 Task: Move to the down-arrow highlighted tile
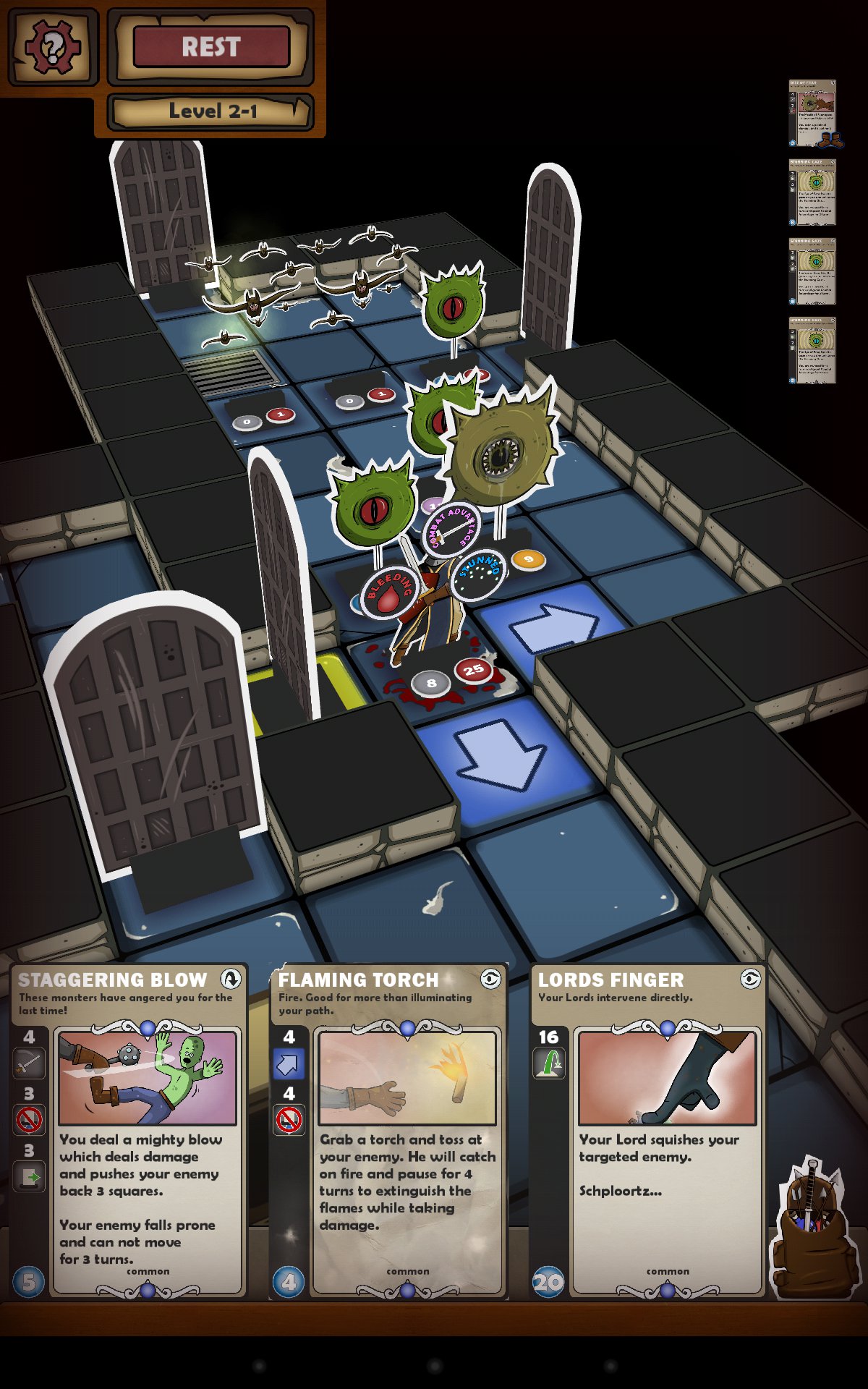point(499,752)
